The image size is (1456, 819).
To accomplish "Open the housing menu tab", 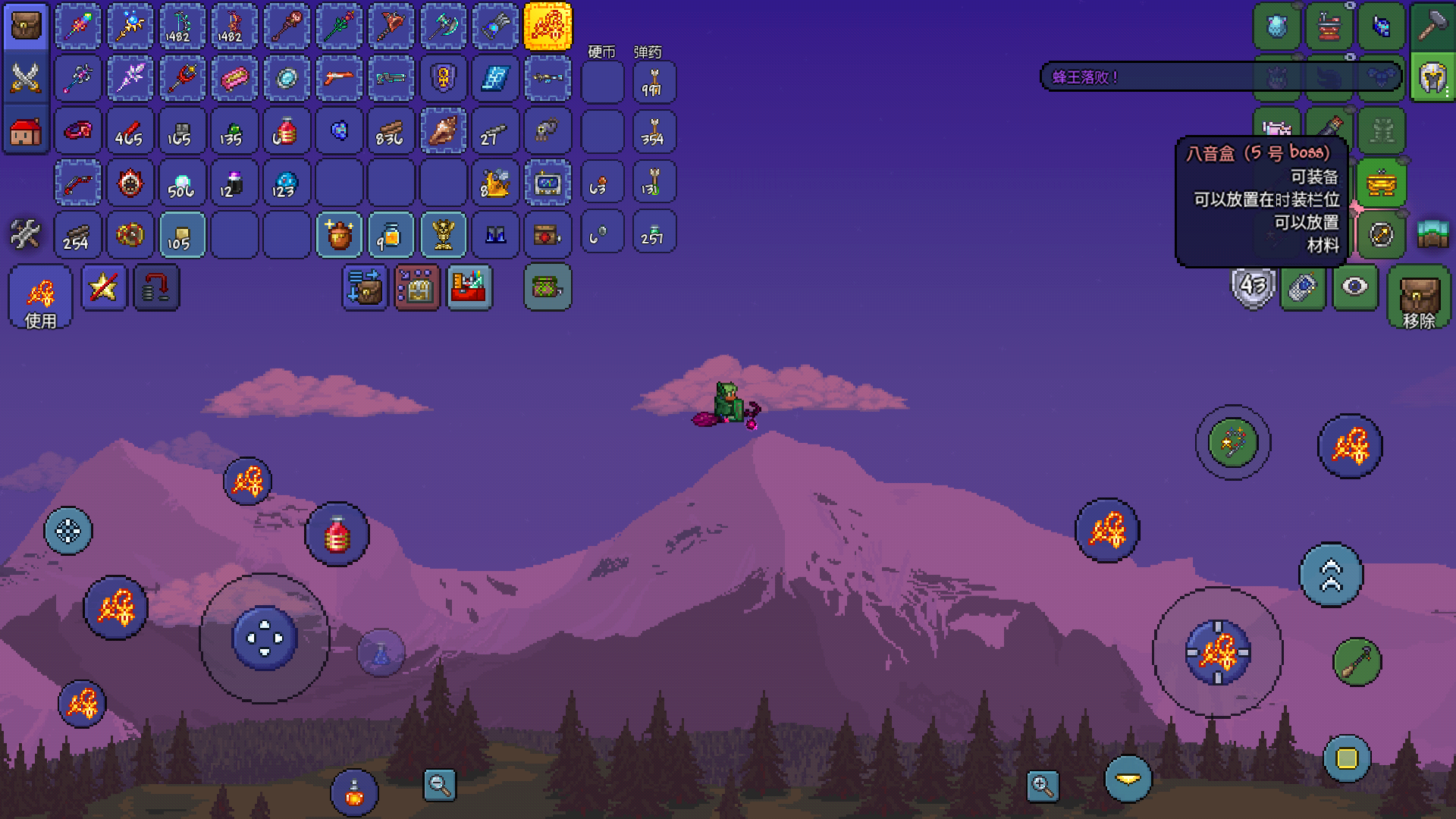I will (x=26, y=131).
